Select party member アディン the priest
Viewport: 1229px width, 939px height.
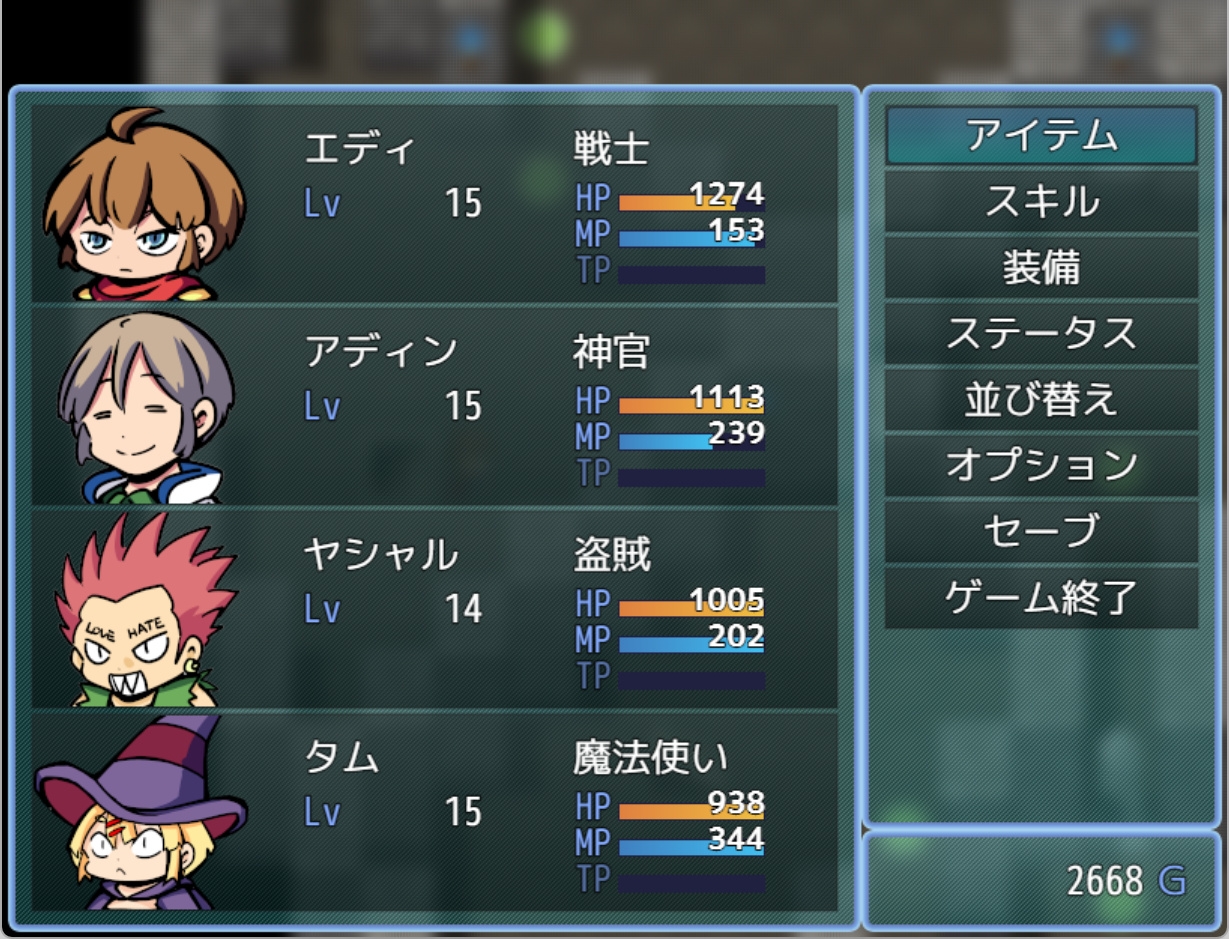pyautogui.click(x=434, y=406)
